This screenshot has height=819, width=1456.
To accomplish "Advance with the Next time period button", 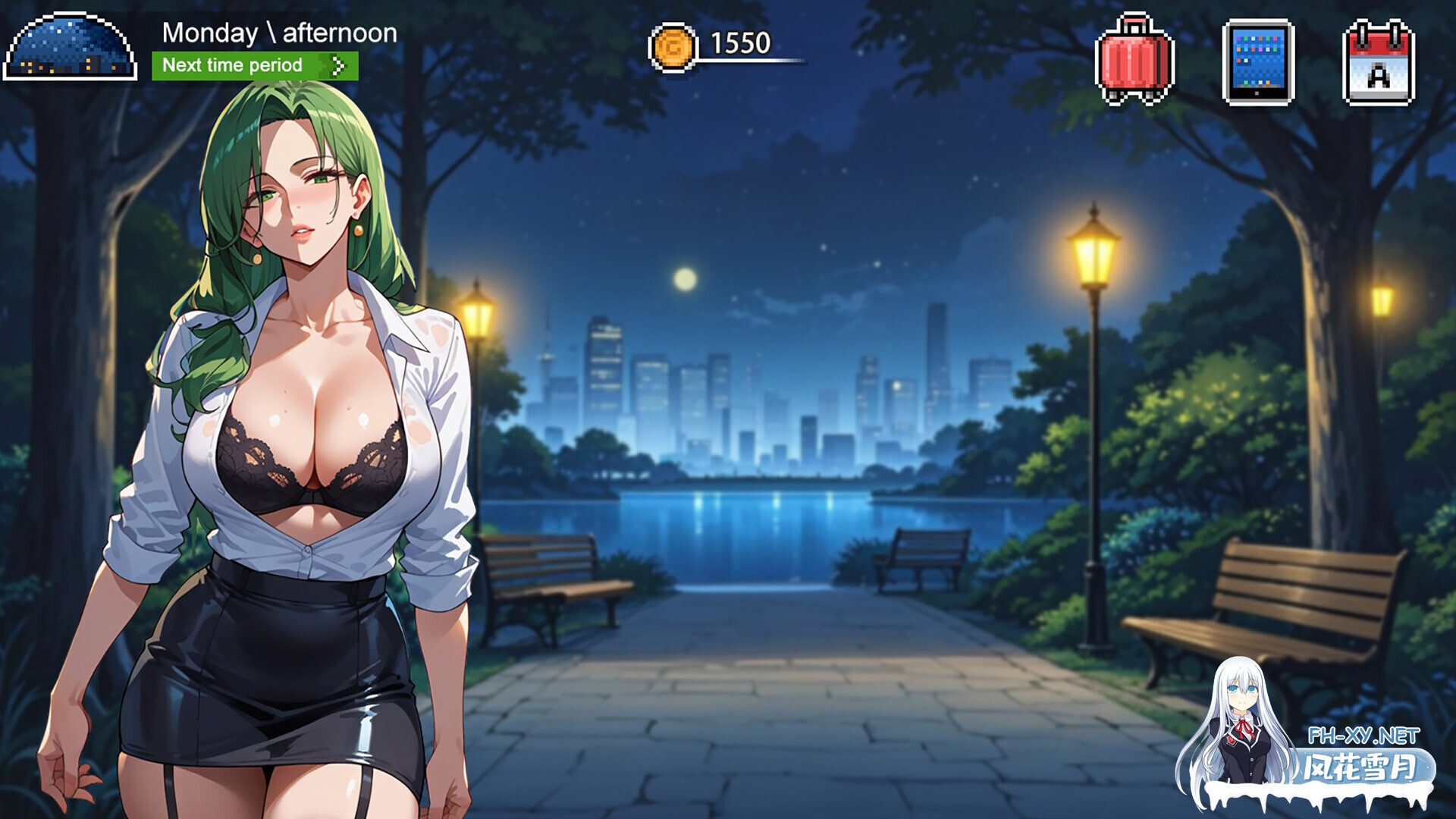I will pos(255,66).
